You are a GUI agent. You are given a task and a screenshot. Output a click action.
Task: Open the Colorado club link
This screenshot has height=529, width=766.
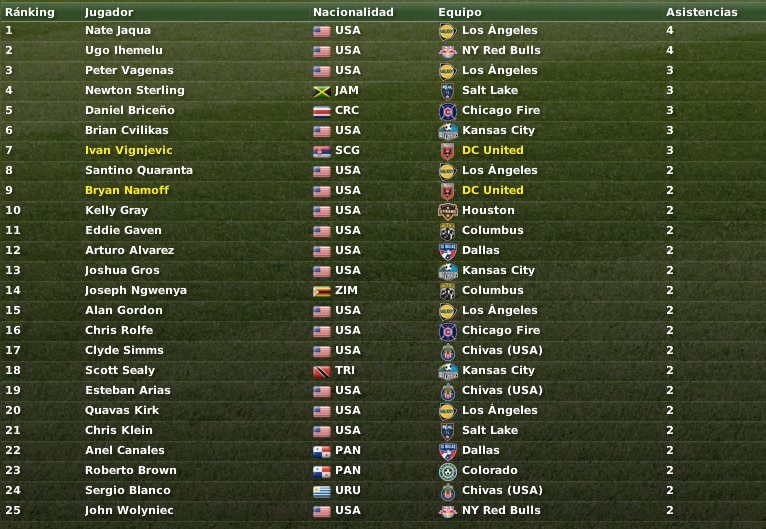coord(489,470)
